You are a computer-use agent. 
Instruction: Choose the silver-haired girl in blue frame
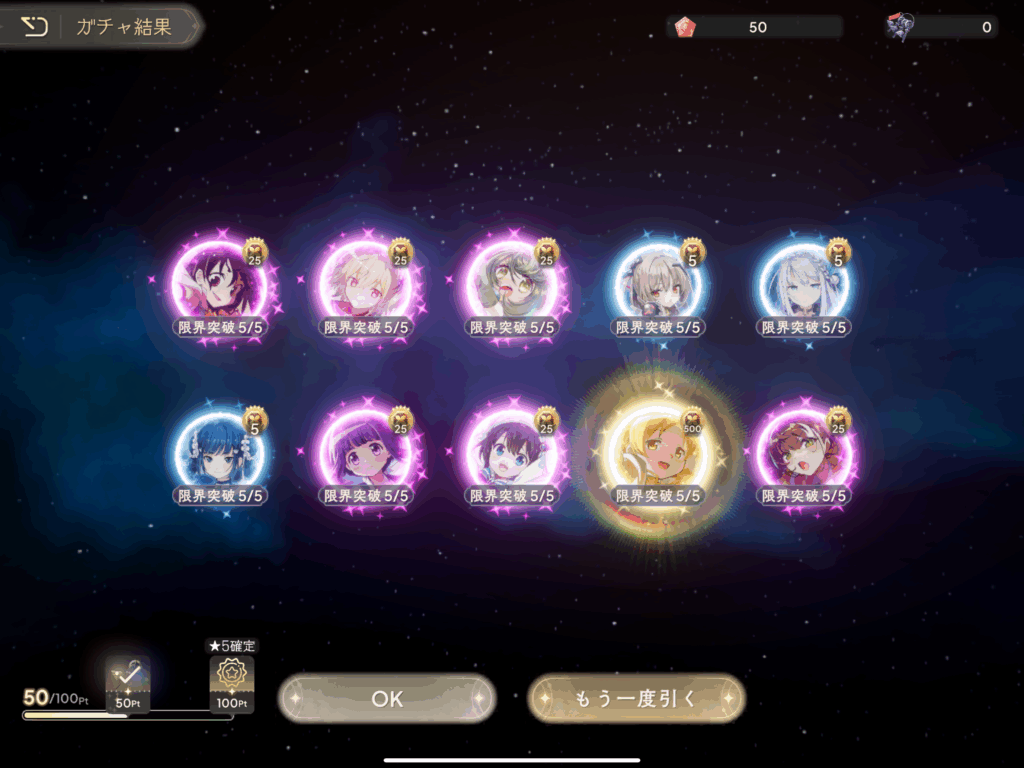pyautogui.click(x=804, y=283)
